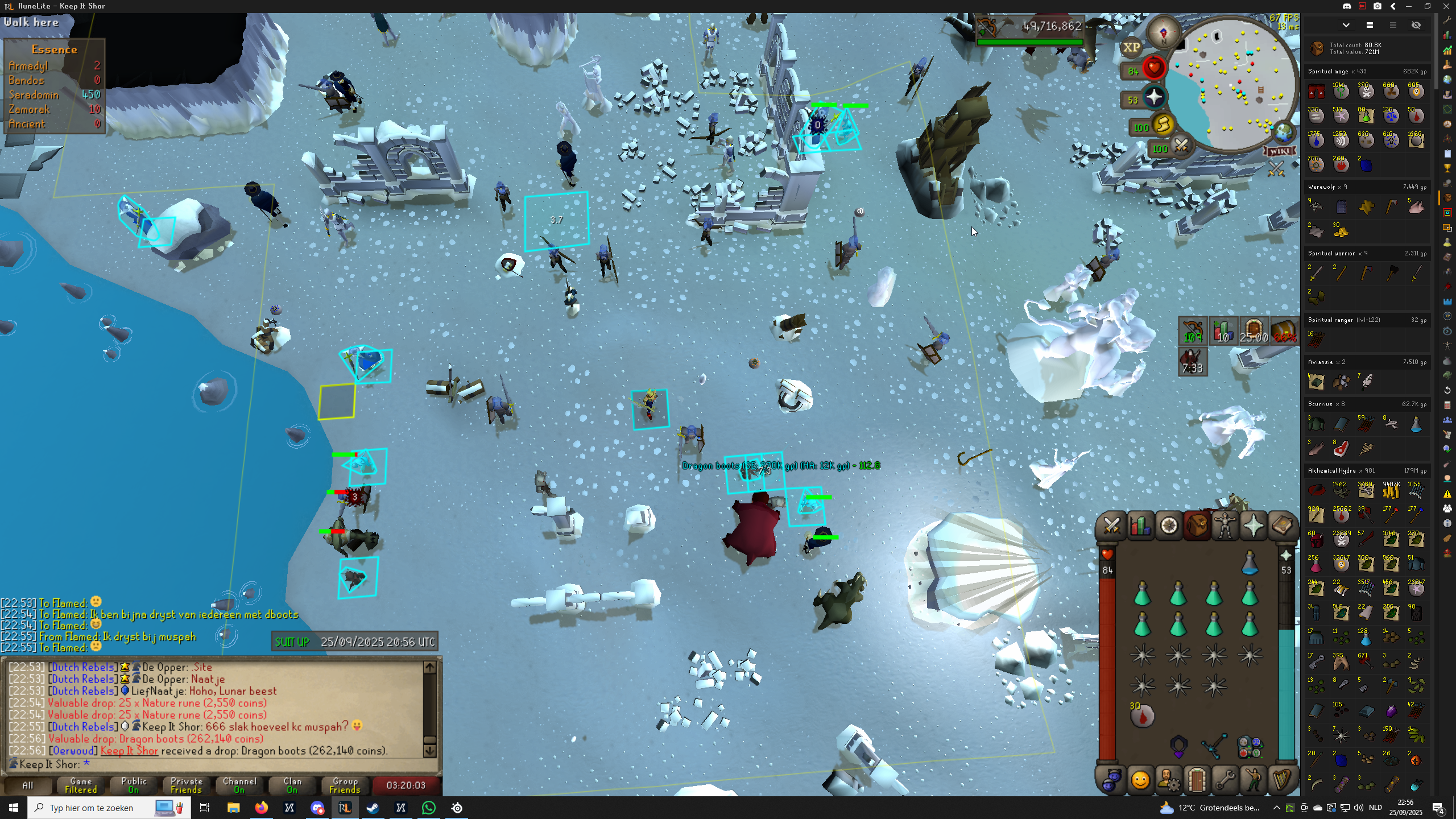
Task: Toggle the XP drops orb
Action: coord(1131,48)
